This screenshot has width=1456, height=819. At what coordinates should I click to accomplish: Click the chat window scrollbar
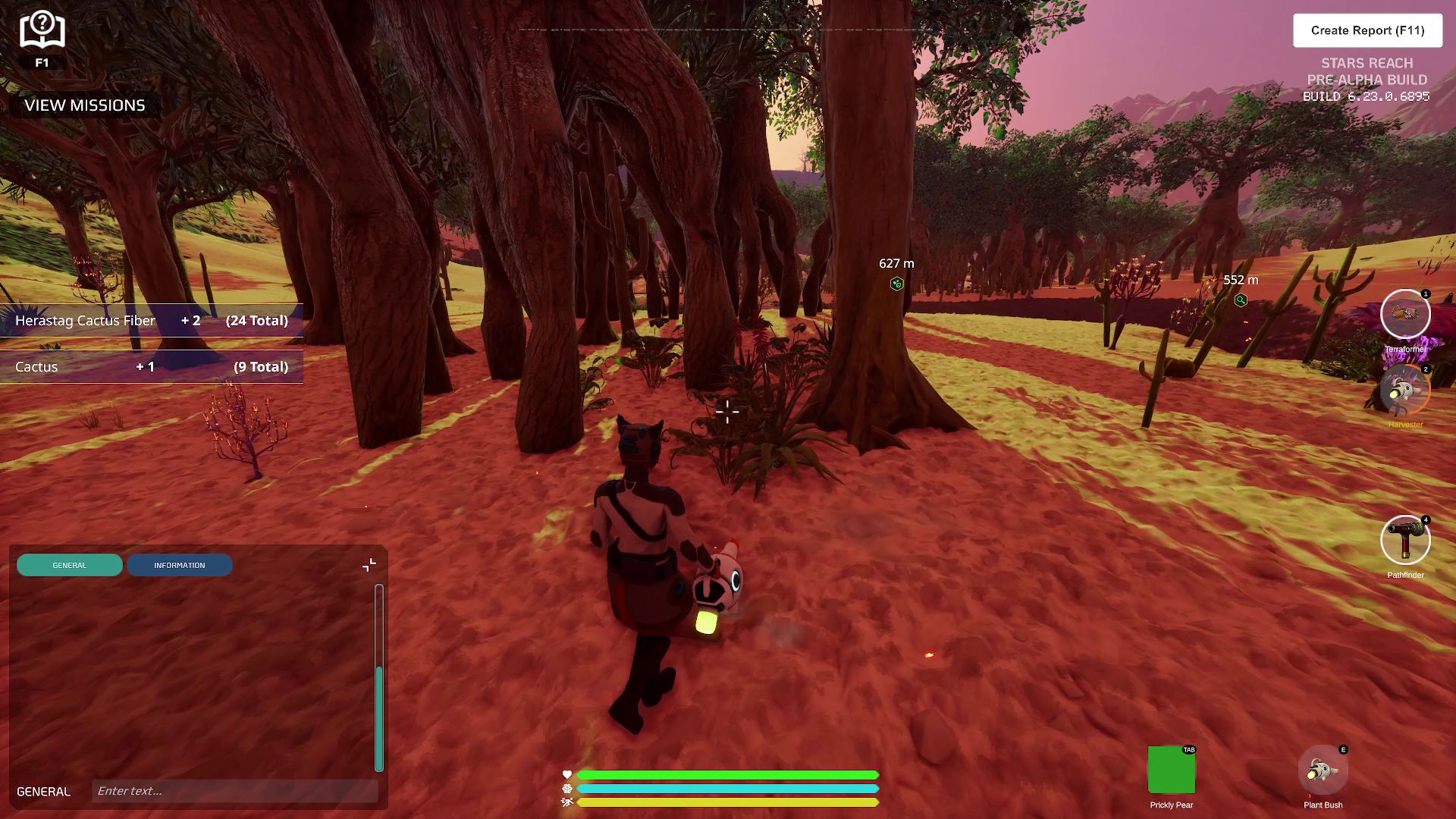pyautogui.click(x=379, y=717)
